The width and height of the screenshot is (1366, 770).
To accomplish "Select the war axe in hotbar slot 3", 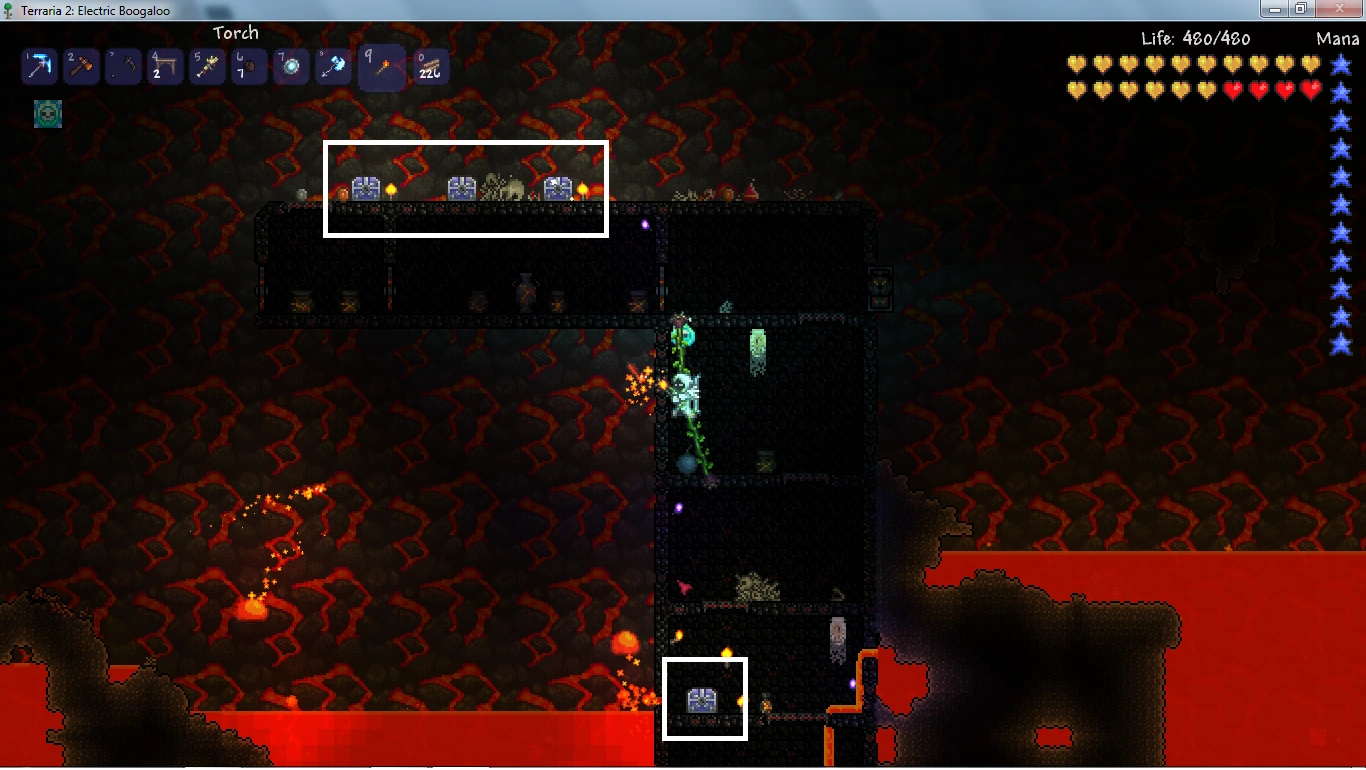I will tap(122, 66).
